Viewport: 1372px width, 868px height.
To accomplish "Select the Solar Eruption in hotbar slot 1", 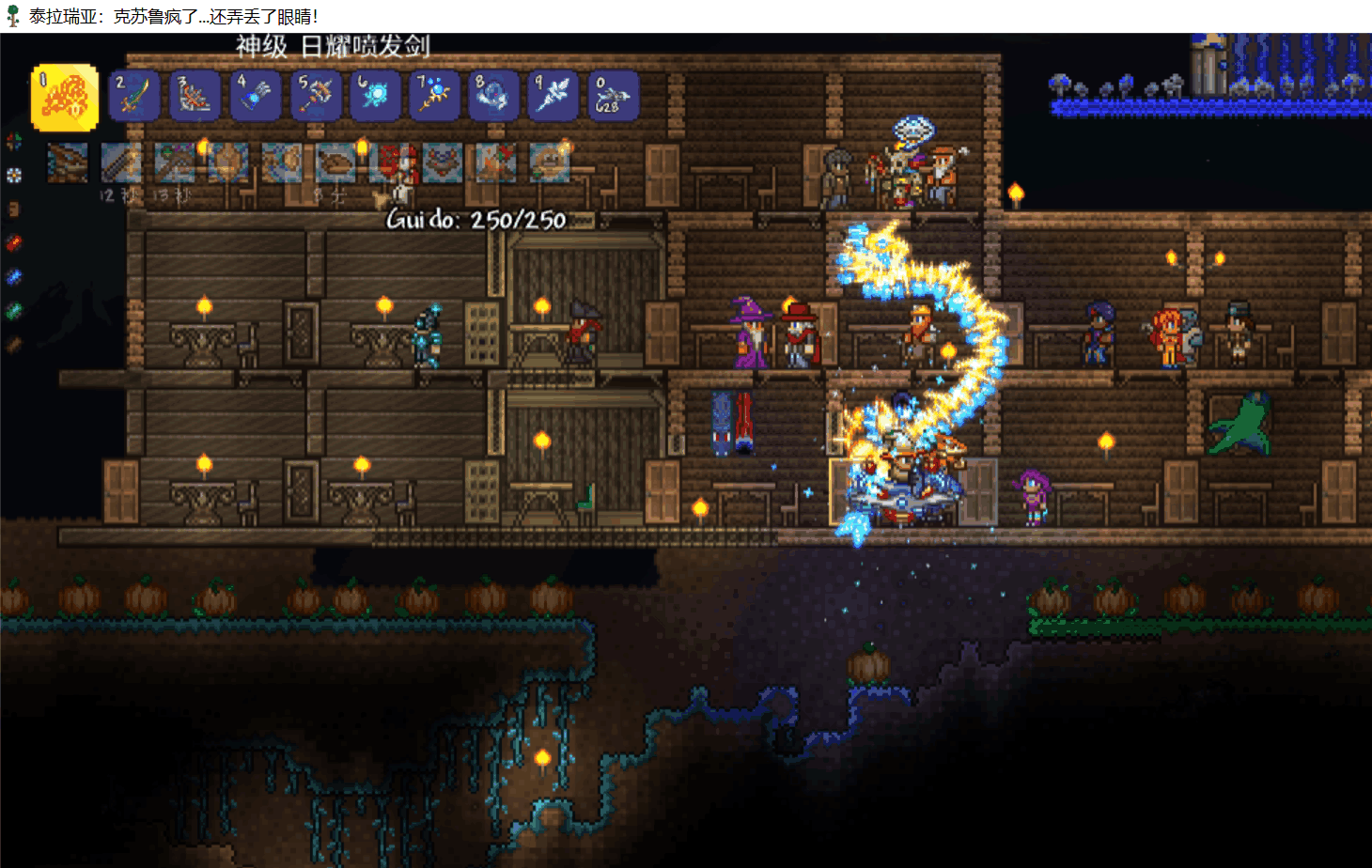I will tap(65, 97).
